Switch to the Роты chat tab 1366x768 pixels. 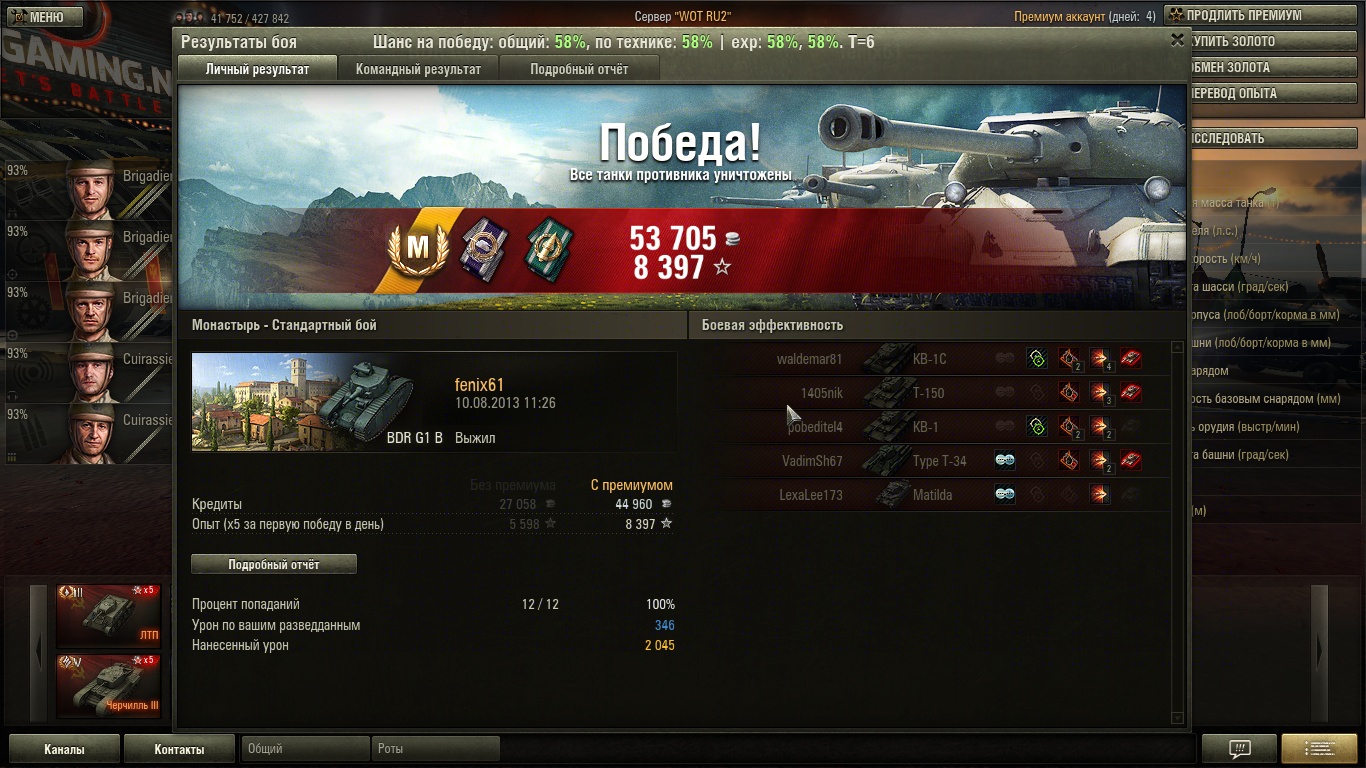[x=436, y=748]
